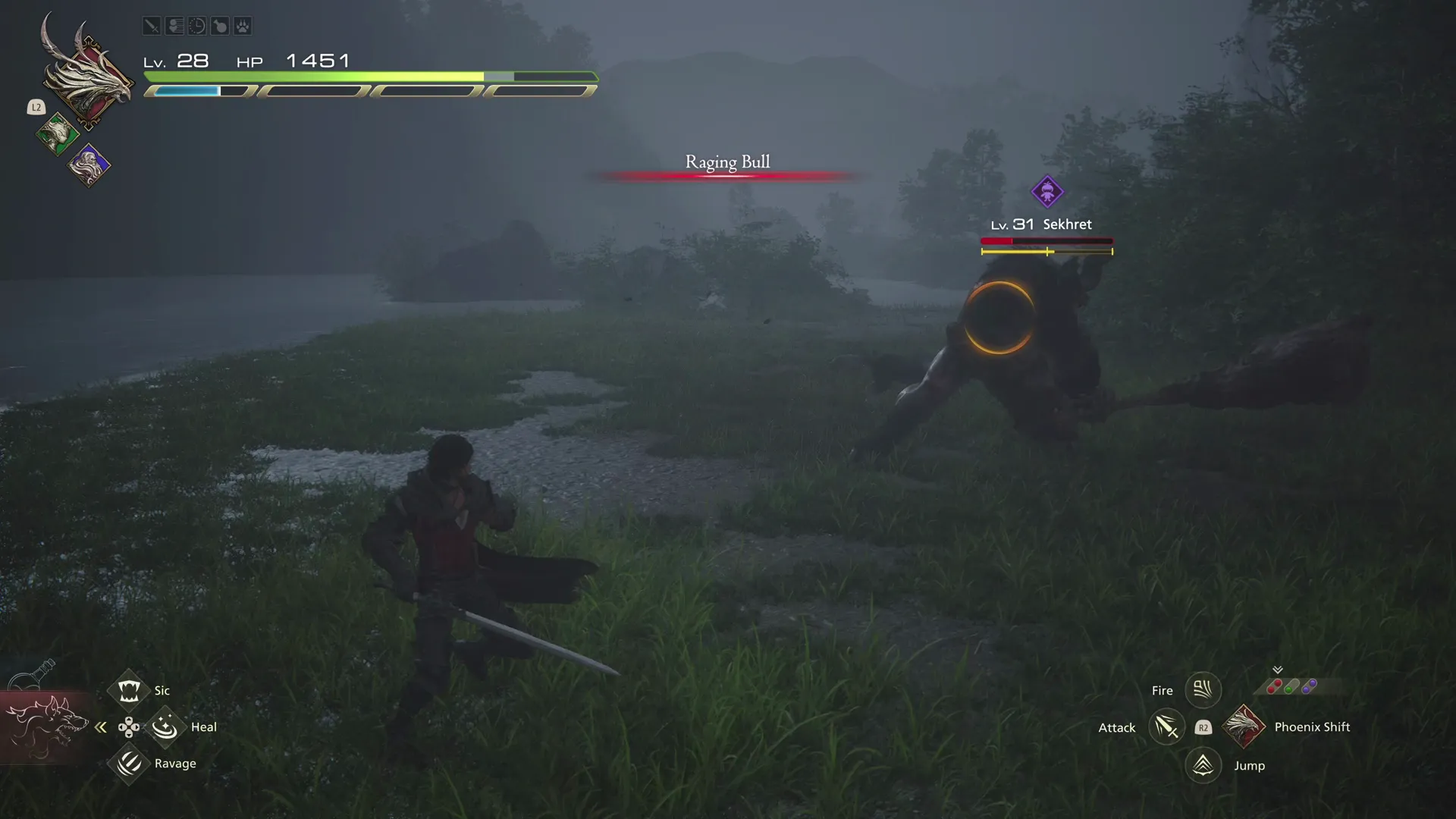Select the Jump ability icon
1456x819 pixels.
point(1203,765)
